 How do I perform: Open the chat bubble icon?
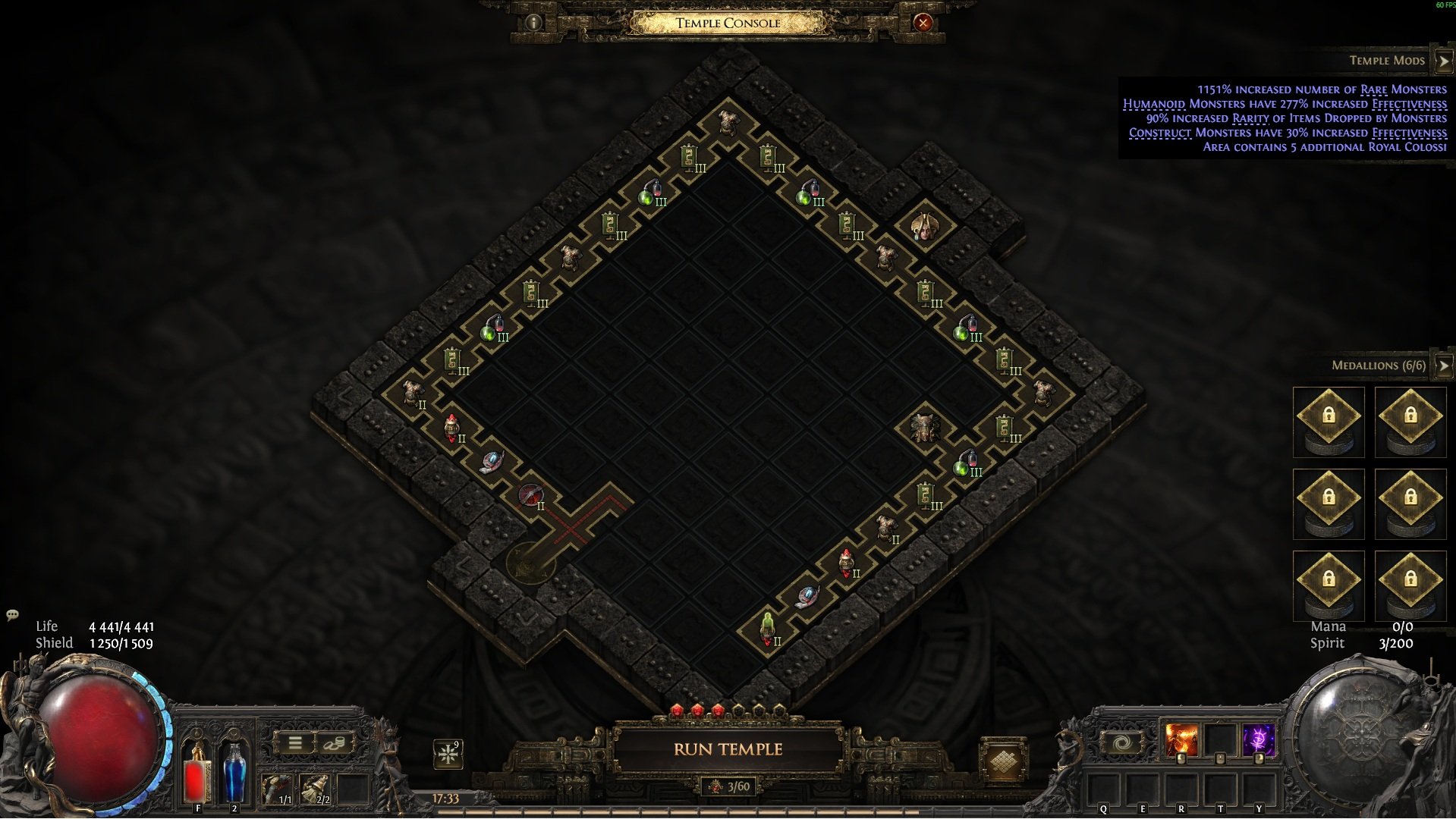12,614
